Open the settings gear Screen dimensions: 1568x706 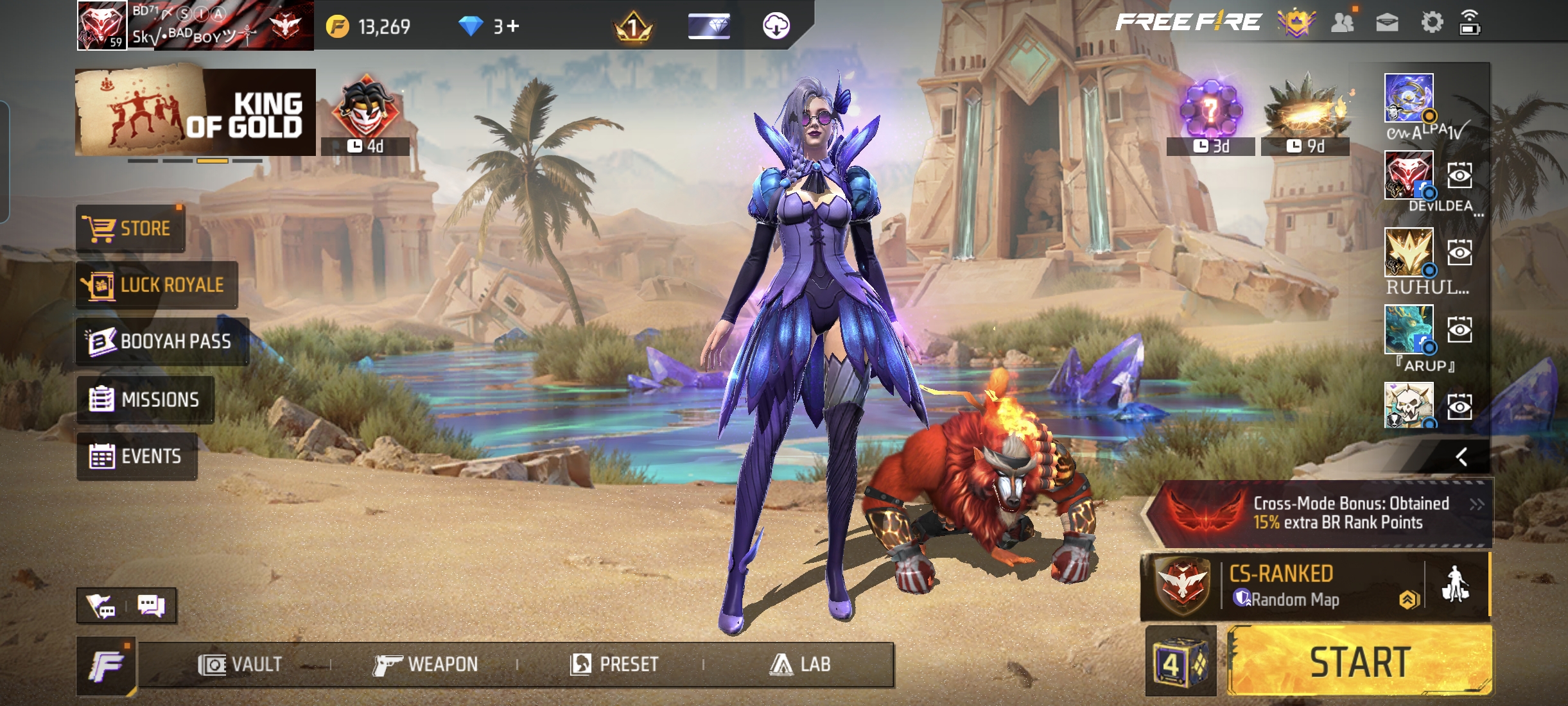[1431, 23]
